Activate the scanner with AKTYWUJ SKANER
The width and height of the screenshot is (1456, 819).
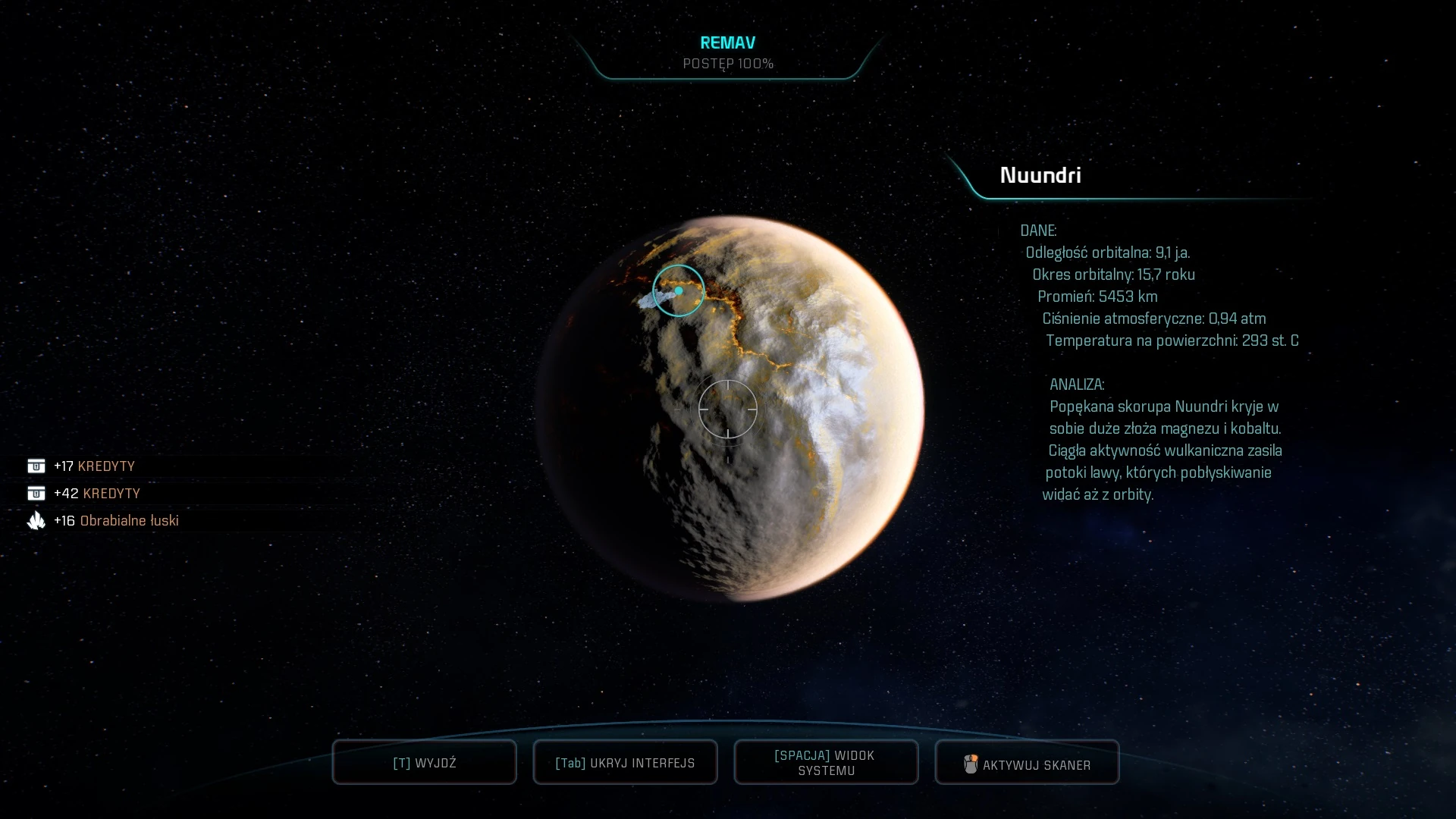[x=1027, y=763]
